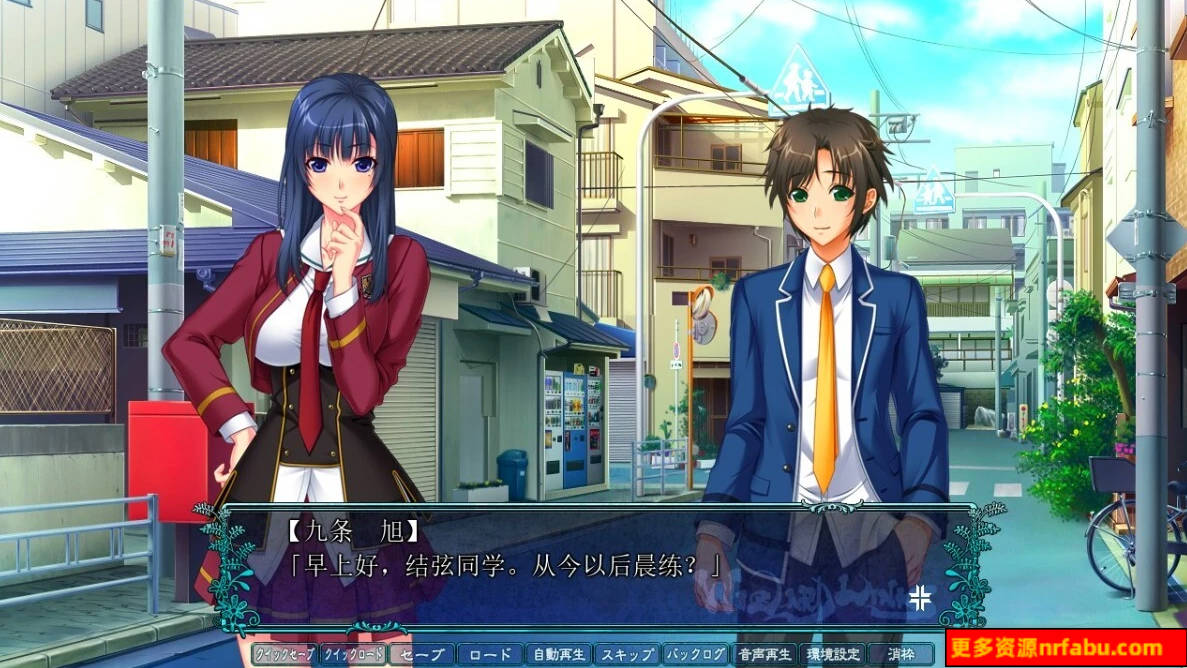Toggle 自動再生 auto play mode
Viewport: 1187px width, 668px height.
click(558, 655)
